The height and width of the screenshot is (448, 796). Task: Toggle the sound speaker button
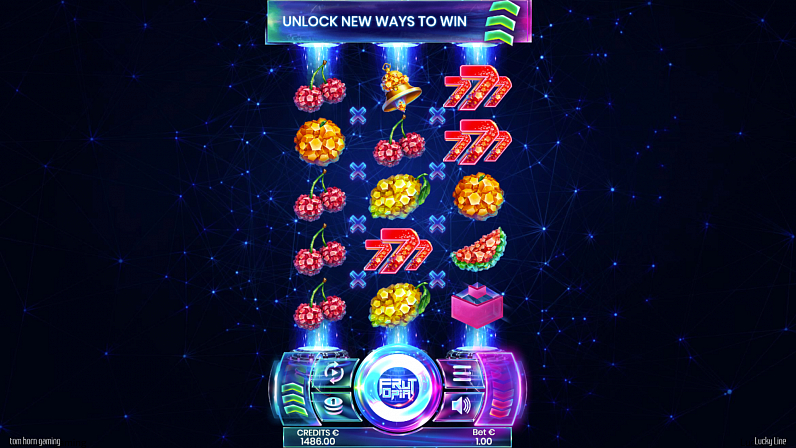(x=461, y=405)
